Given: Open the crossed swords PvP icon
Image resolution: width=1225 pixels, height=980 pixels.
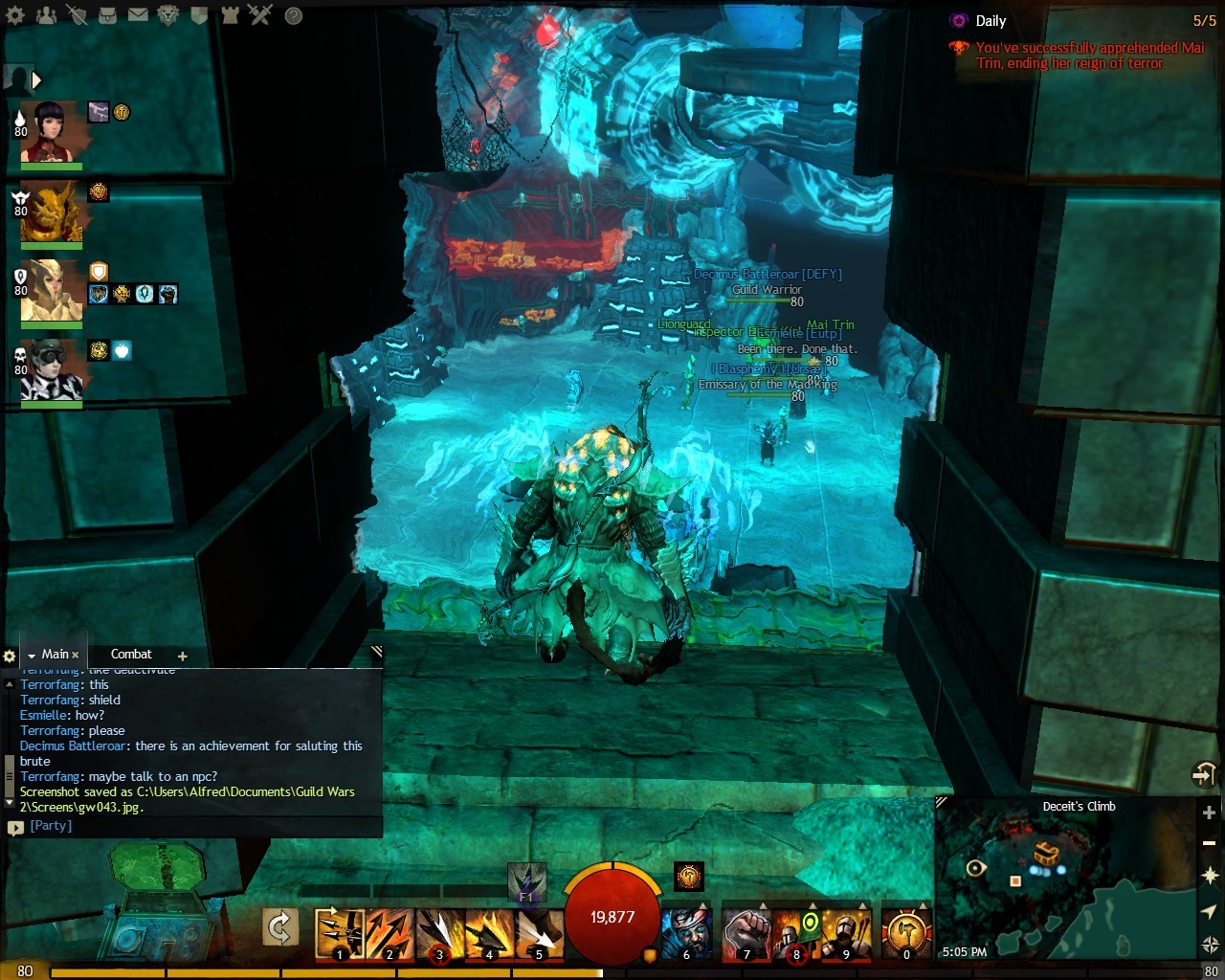Looking at the screenshot, I should [x=259, y=14].
